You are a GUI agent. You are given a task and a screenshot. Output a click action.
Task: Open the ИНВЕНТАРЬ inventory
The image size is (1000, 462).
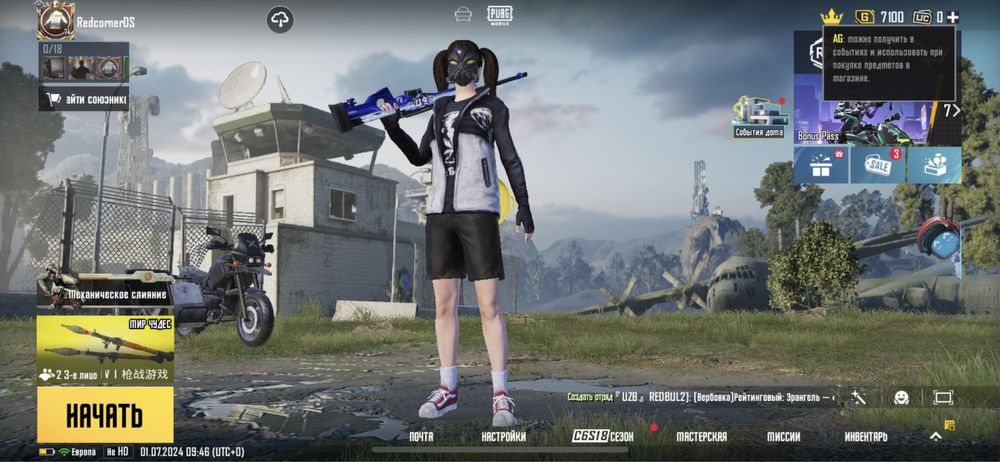coord(866,437)
